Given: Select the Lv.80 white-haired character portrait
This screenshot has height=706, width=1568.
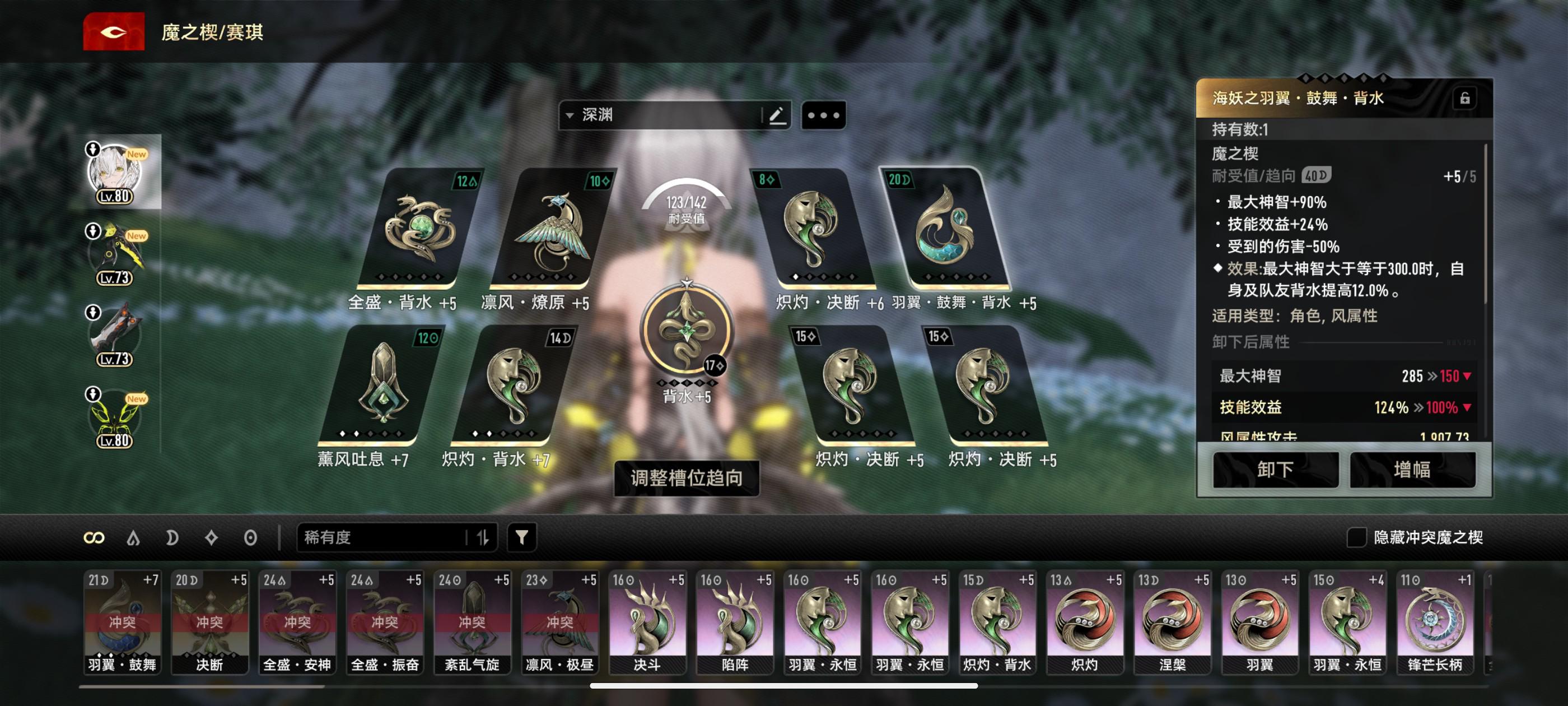Looking at the screenshot, I should click(115, 173).
